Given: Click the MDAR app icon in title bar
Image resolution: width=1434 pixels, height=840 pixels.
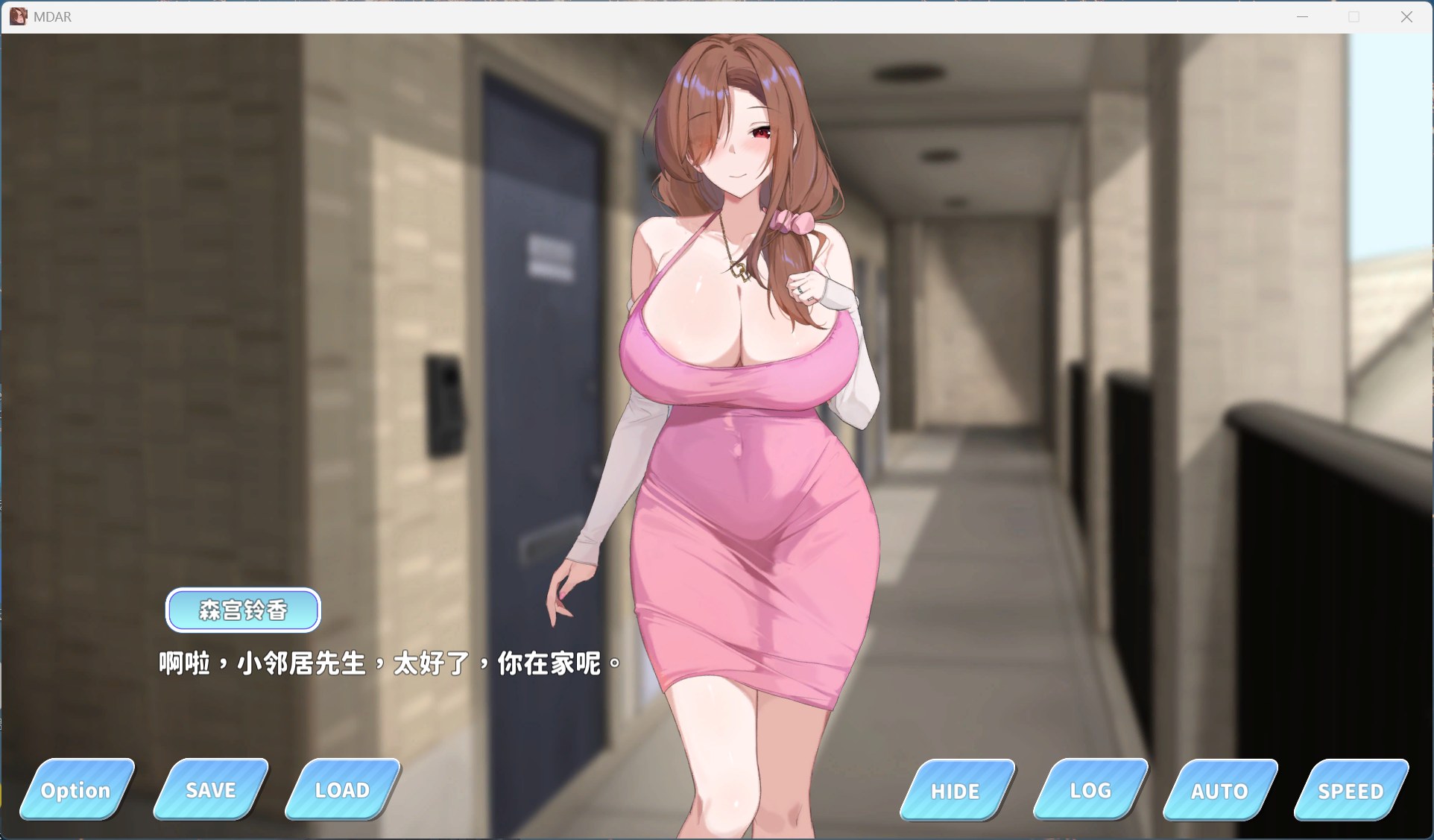Looking at the screenshot, I should (x=19, y=16).
